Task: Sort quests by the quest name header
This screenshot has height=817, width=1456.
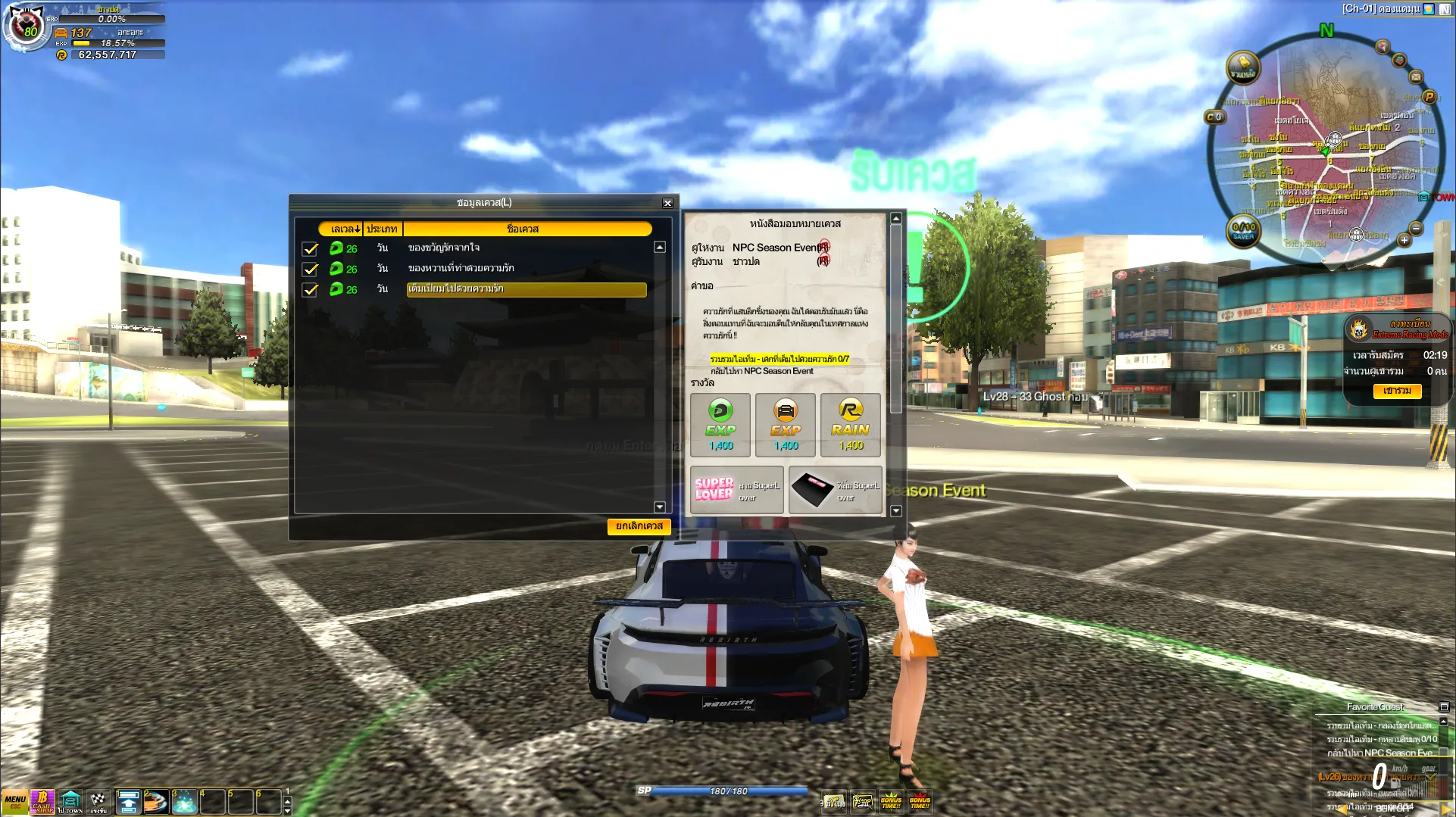Action: pos(523,229)
